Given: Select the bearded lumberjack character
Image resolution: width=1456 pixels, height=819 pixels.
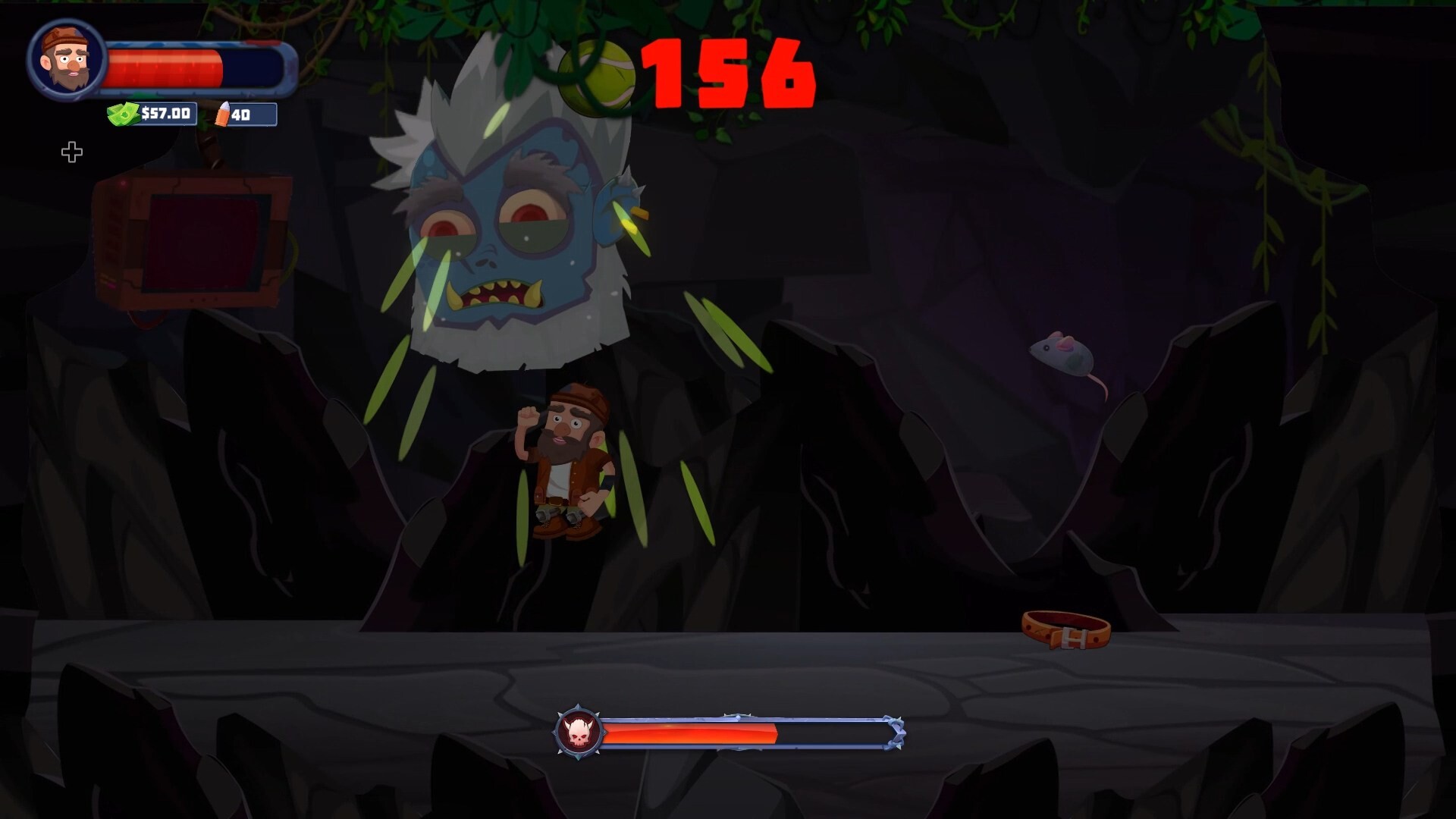Looking at the screenshot, I should point(569,463).
